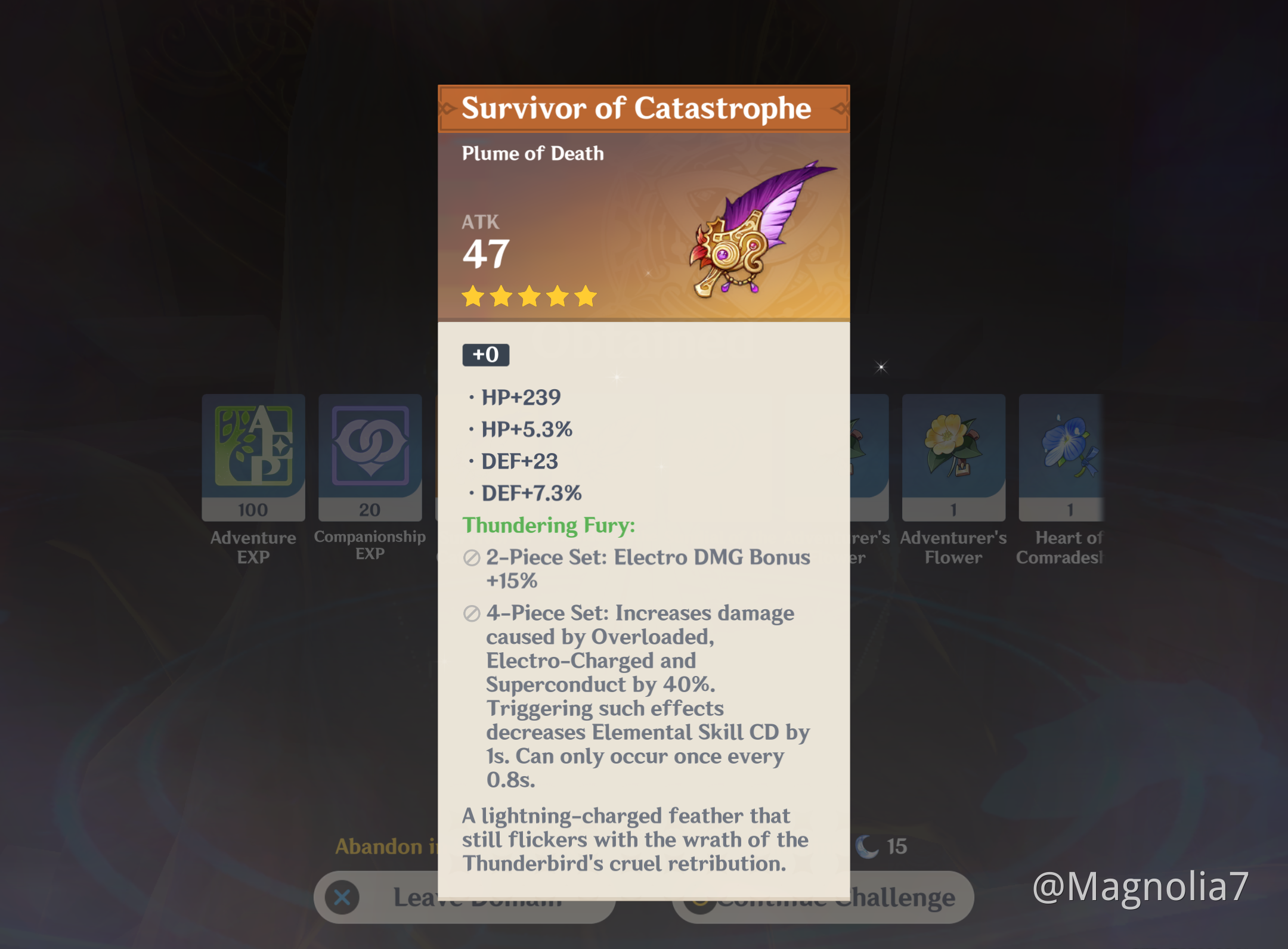This screenshot has width=1288, height=949.
Task: Collapse the artifact substats list
Action: tap(525, 444)
